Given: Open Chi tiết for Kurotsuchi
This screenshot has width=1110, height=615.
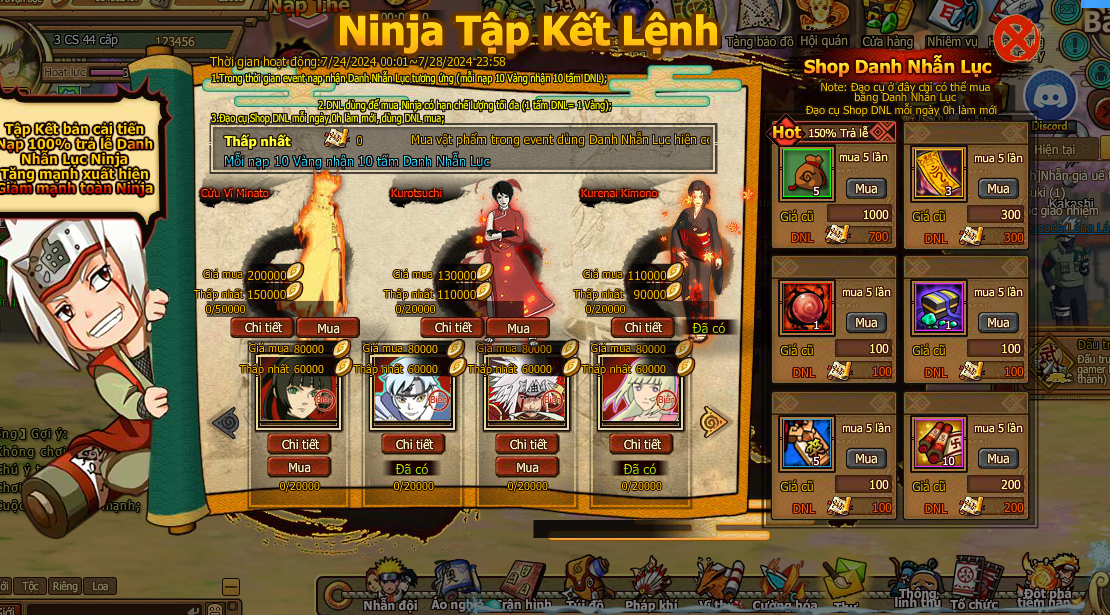Looking at the screenshot, I should click(x=452, y=327).
